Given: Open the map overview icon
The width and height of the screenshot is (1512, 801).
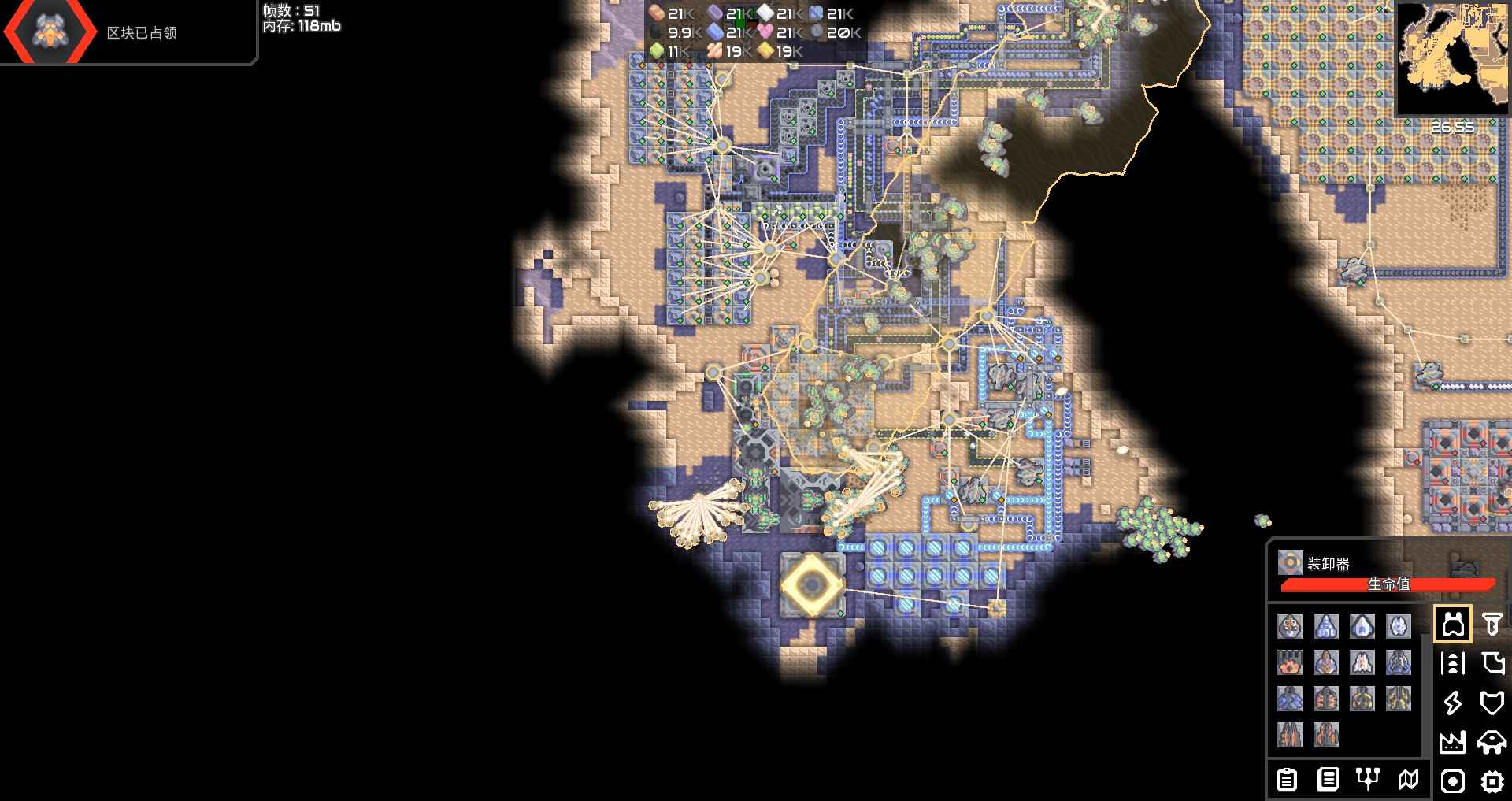Looking at the screenshot, I should click(1410, 781).
